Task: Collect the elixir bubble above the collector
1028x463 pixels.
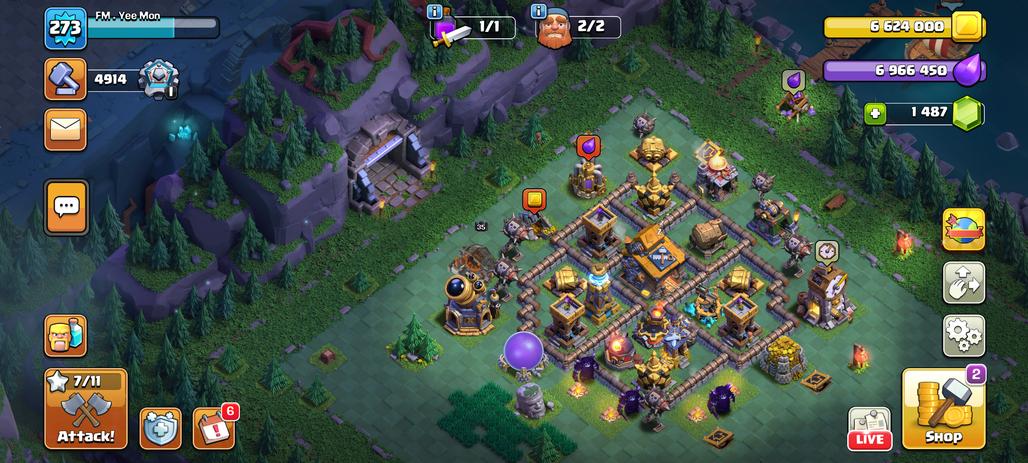Action: pos(587,146)
